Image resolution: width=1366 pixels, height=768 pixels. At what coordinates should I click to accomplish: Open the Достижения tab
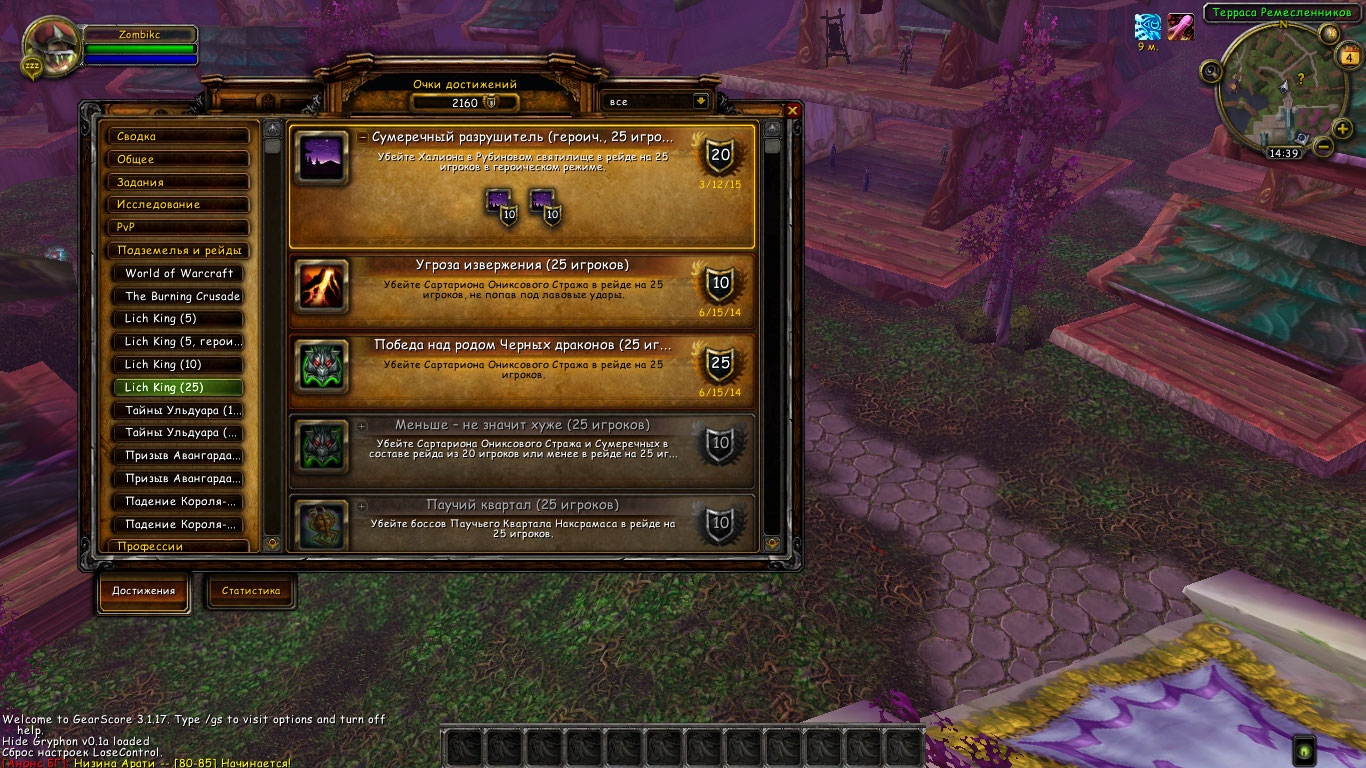tap(143, 591)
